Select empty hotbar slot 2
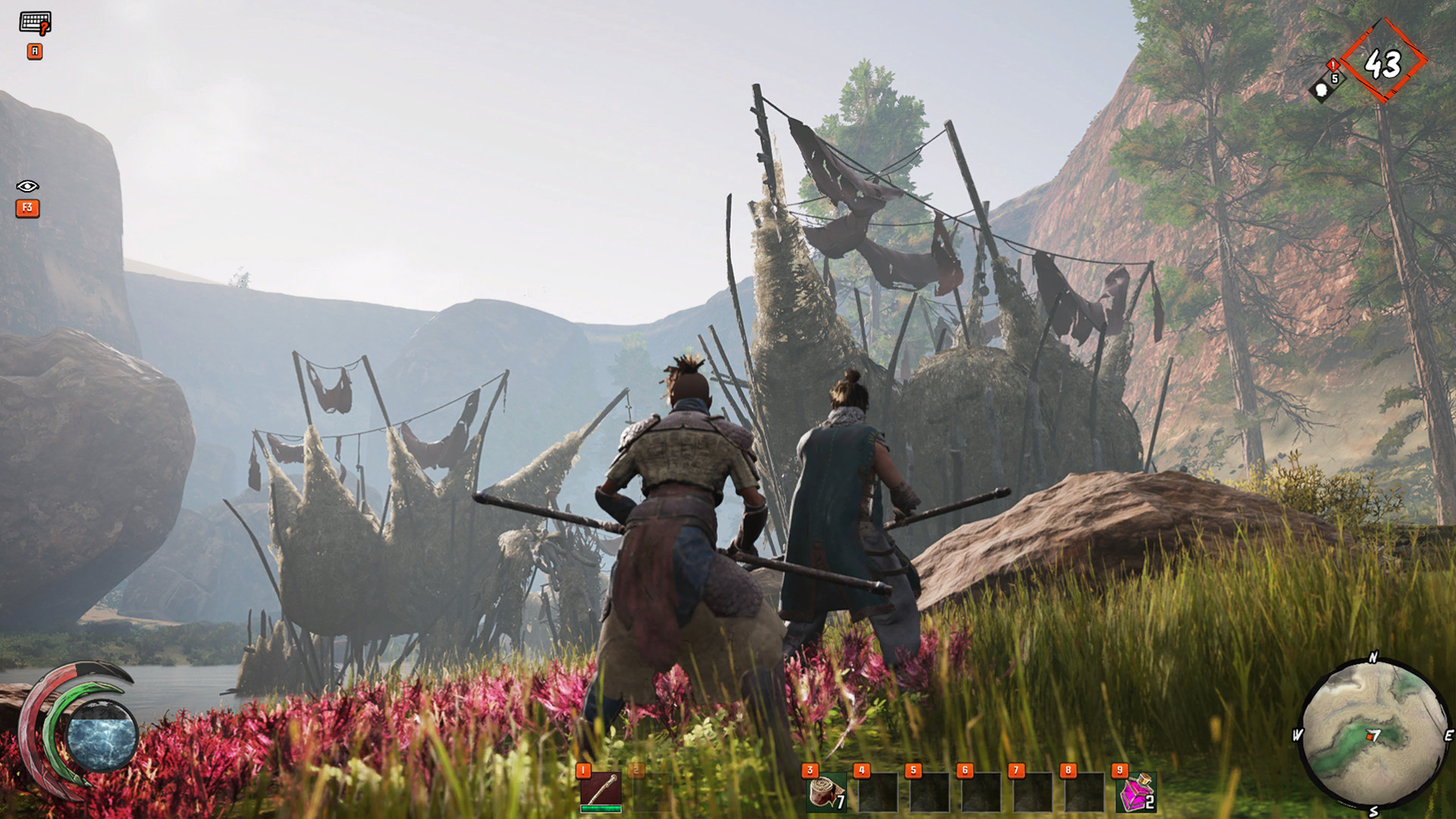Image resolution: width=1456 pixels, height=819 pixels. click(x=654, y=792)
